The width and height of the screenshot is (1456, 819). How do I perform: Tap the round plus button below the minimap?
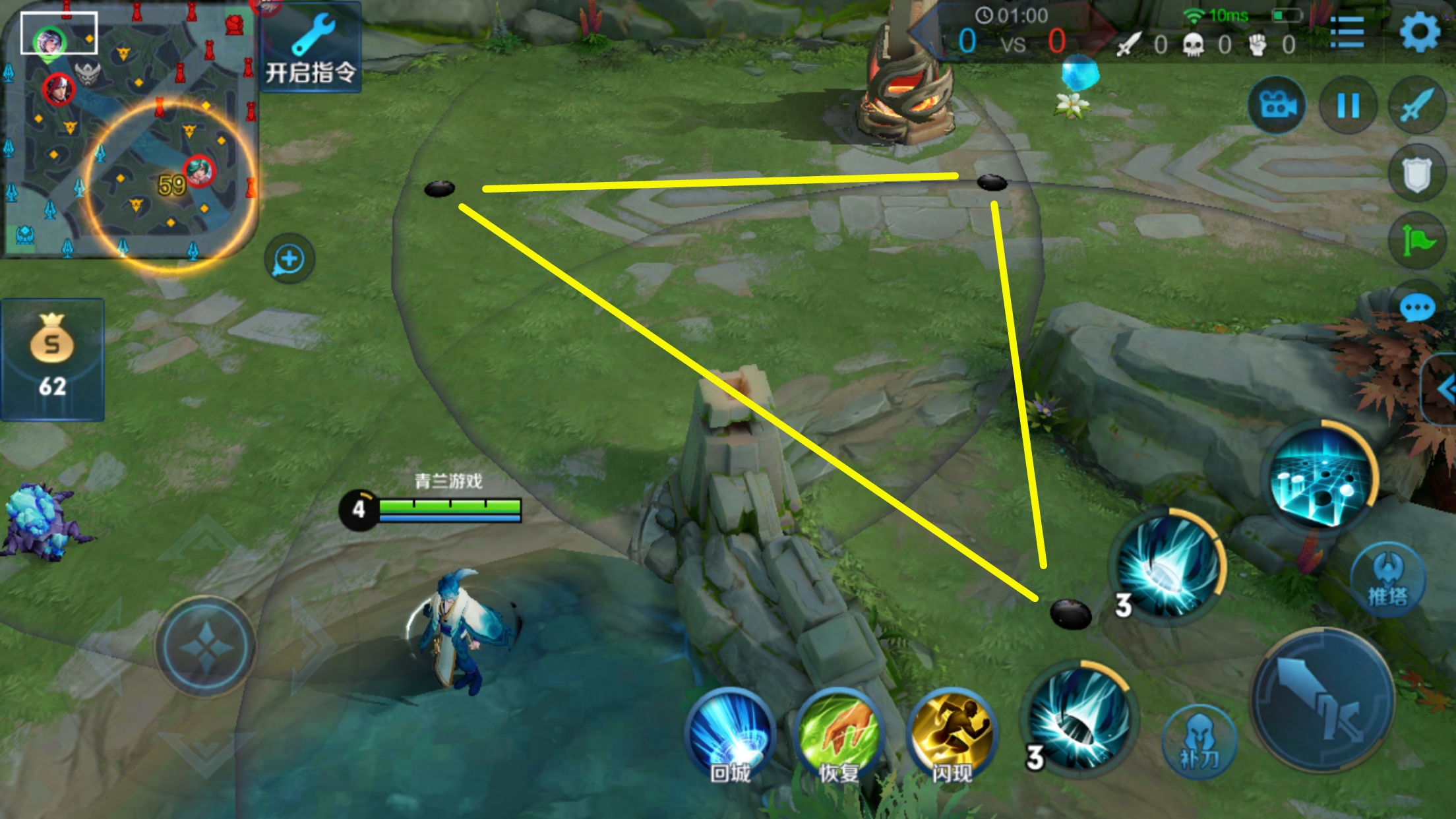(289, 259)
